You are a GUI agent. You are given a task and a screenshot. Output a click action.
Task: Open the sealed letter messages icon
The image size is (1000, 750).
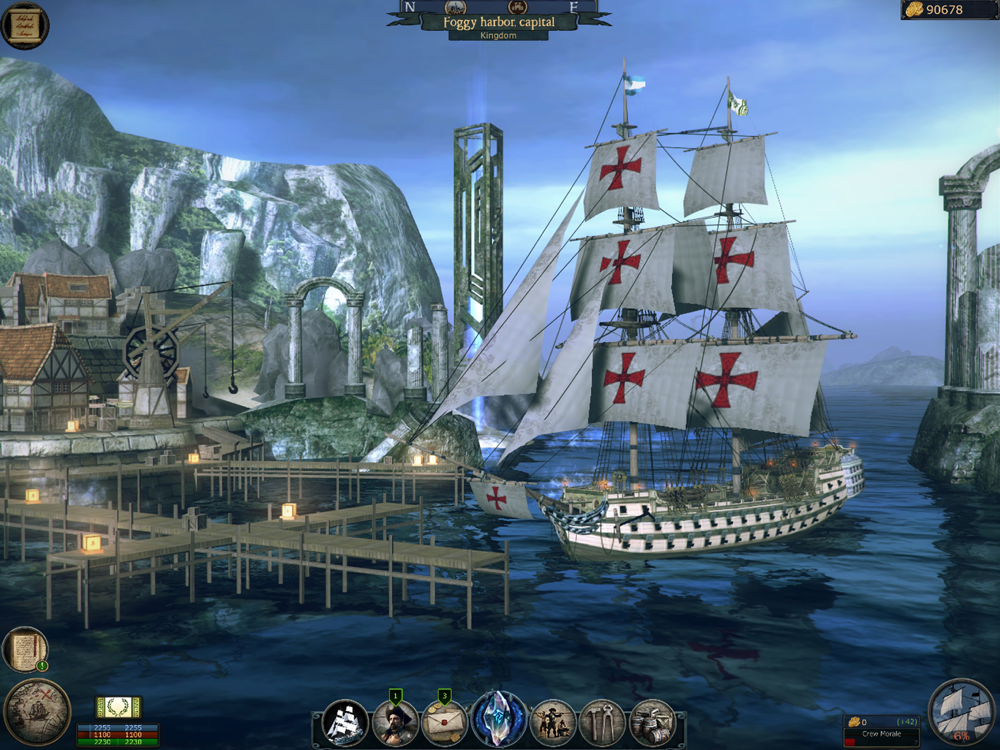point(446,722)
